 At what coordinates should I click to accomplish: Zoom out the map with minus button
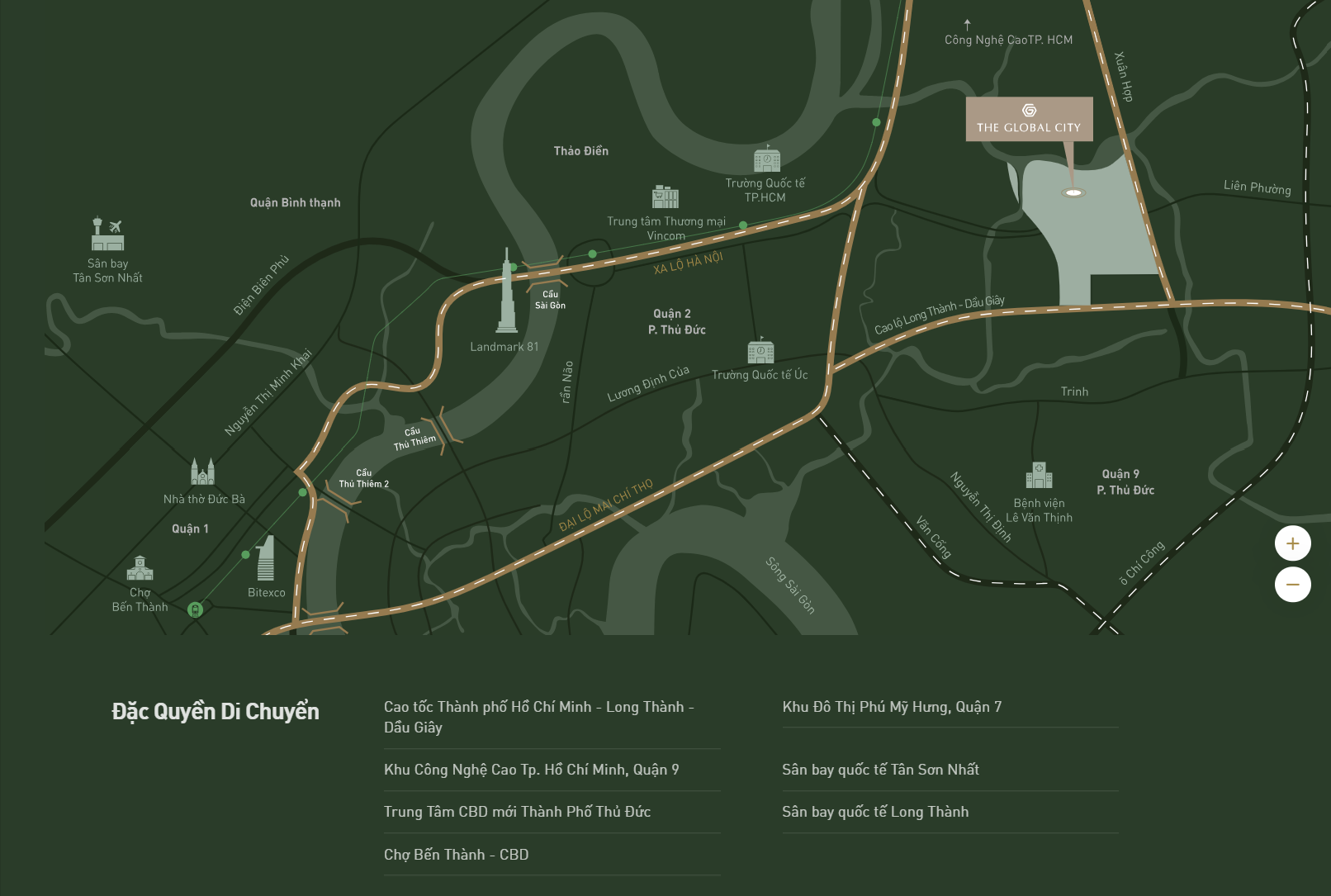[x=1292, y=585]
